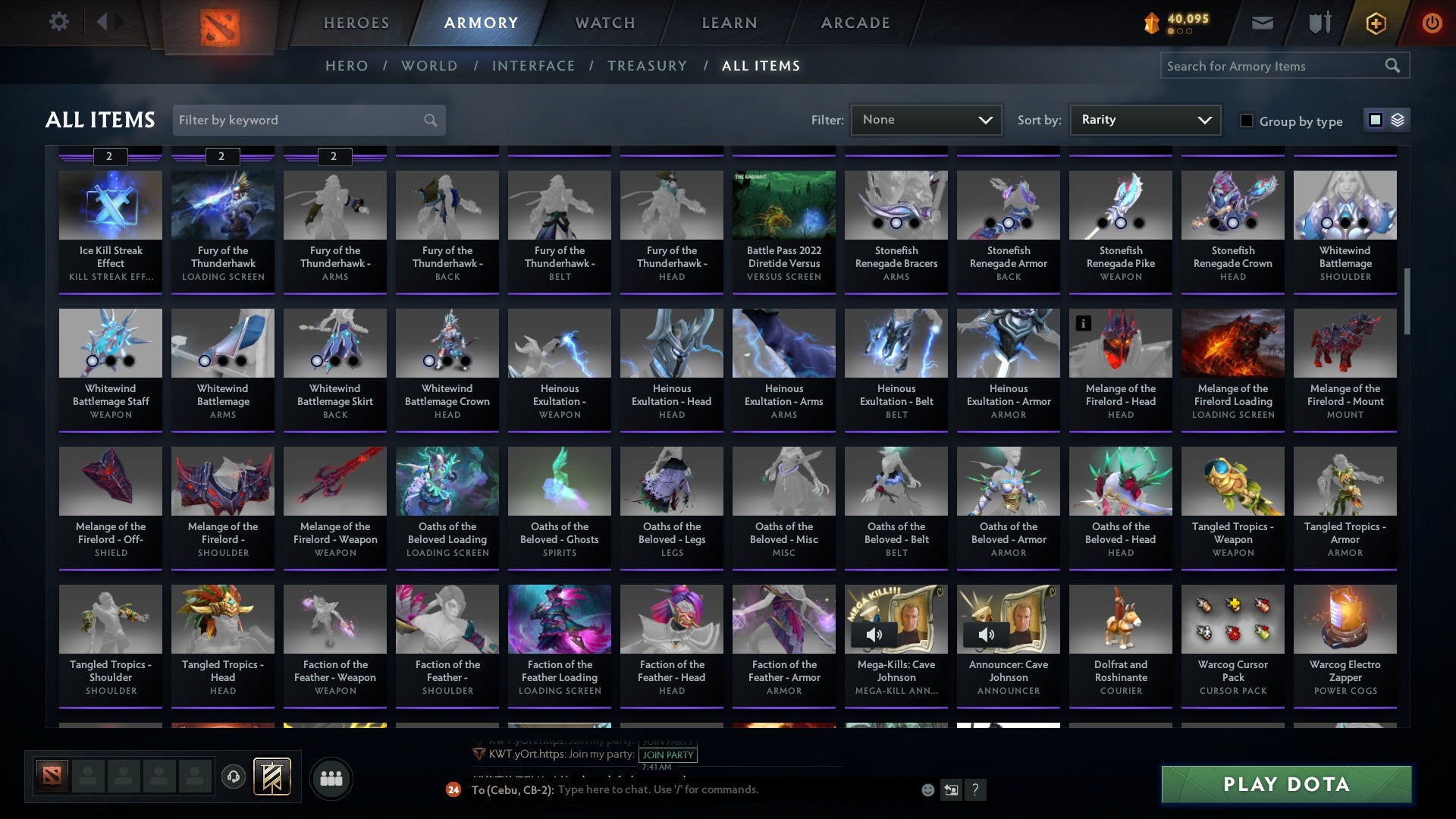Open the TREASURY breadcrumb link
The height and width of the screenshot is (819, 1456).
(647, 66)
